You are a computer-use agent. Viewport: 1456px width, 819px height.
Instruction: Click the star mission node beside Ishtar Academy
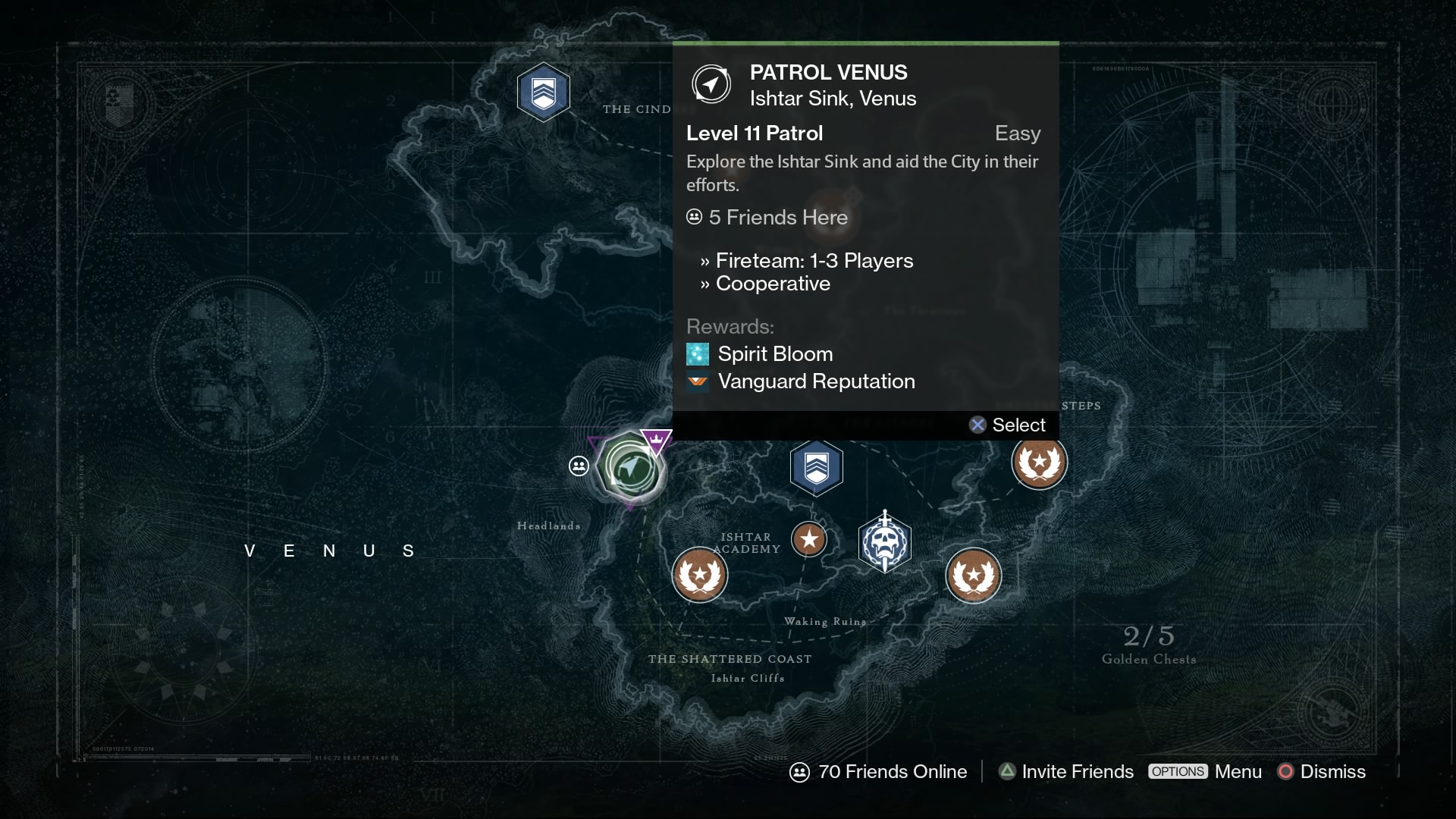pos(811,539)
